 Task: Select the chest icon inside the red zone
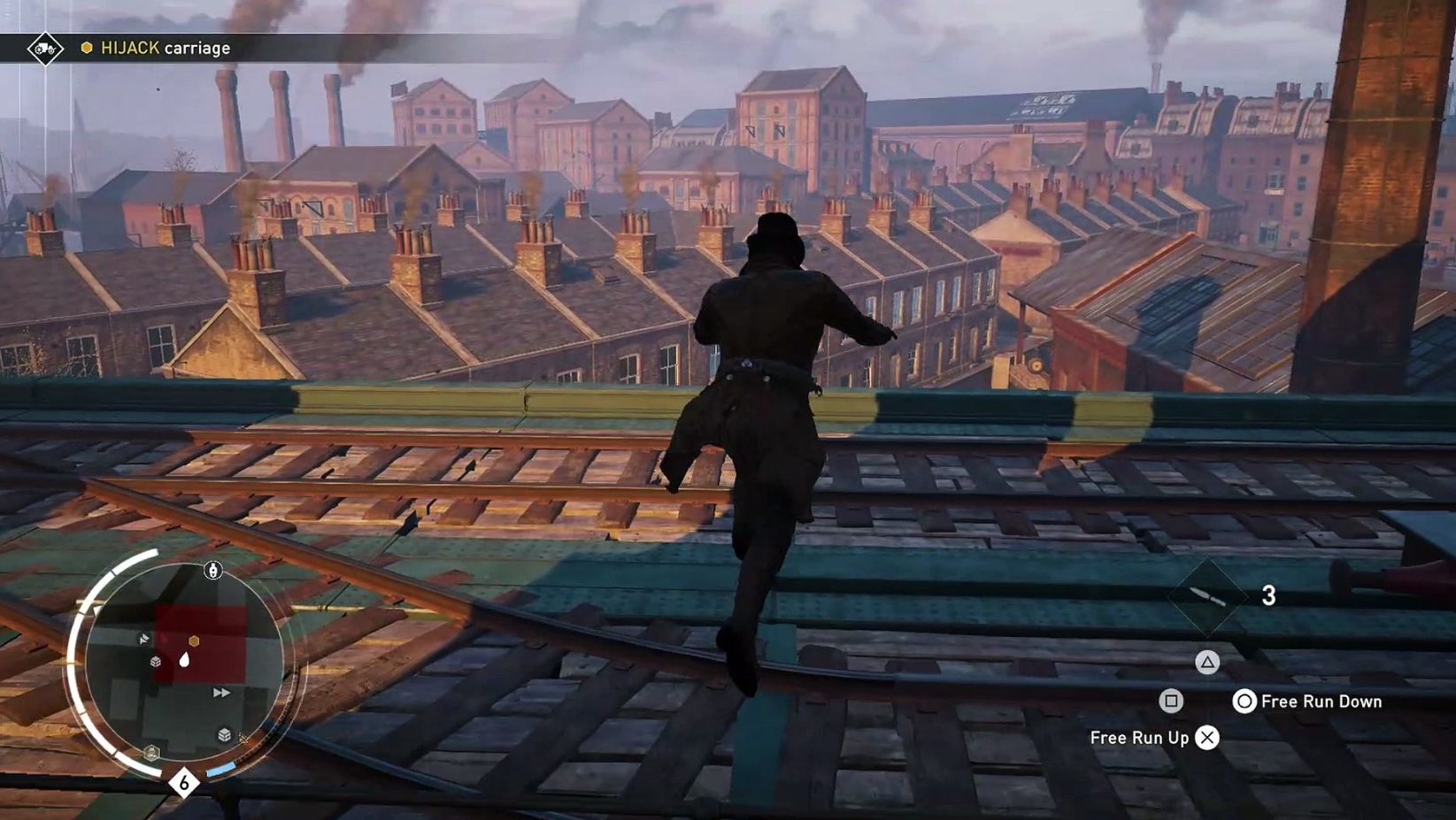pyautogui.click(x=155, y=662)
